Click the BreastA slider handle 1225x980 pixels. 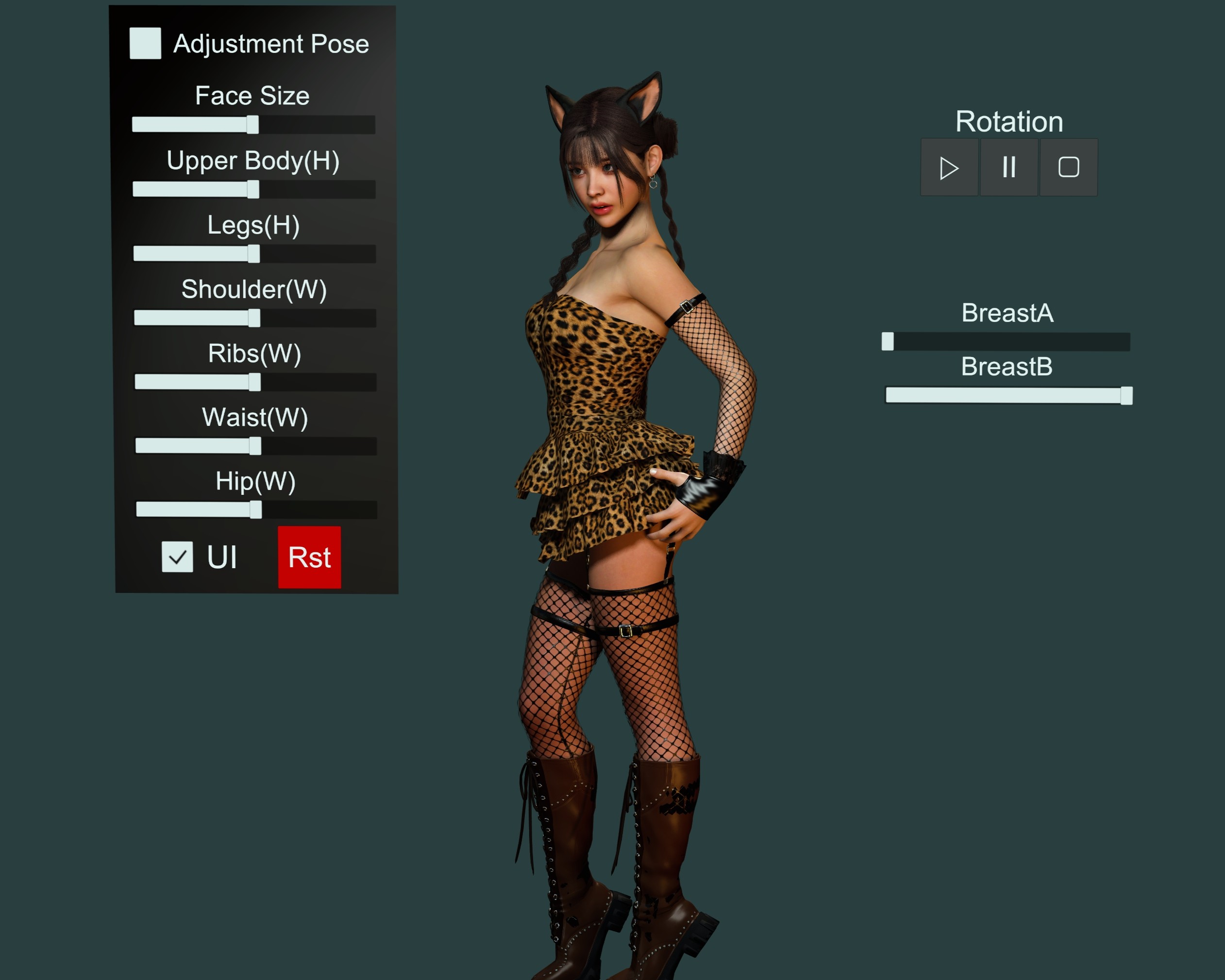pos(888,341)
